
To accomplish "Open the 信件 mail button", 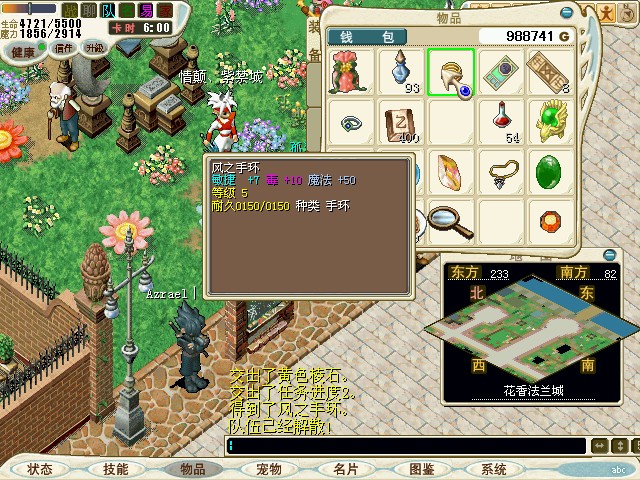I will pyautogui.click(x=63, y=47).
